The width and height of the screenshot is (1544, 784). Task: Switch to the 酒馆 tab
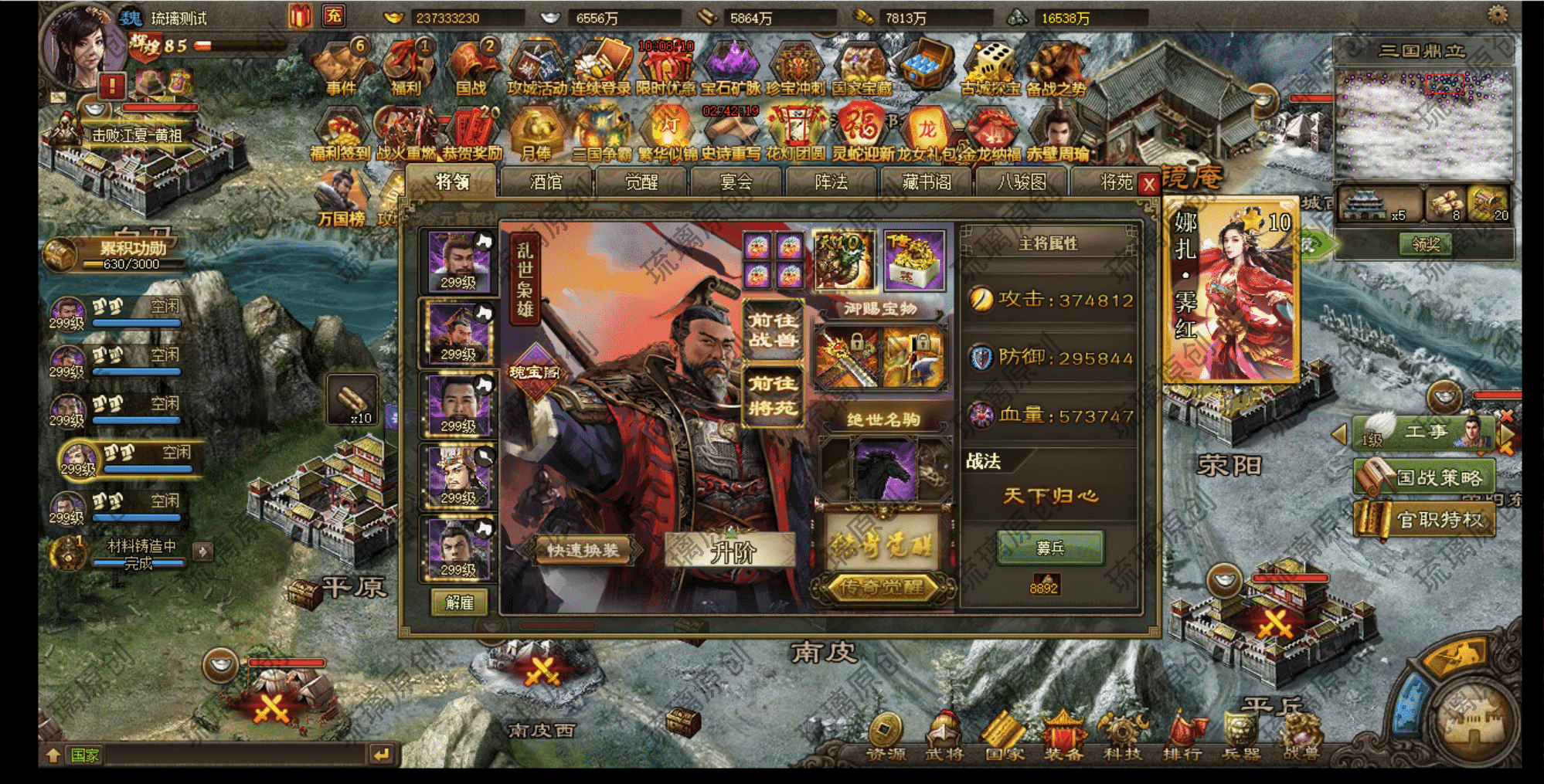(546, 182)
